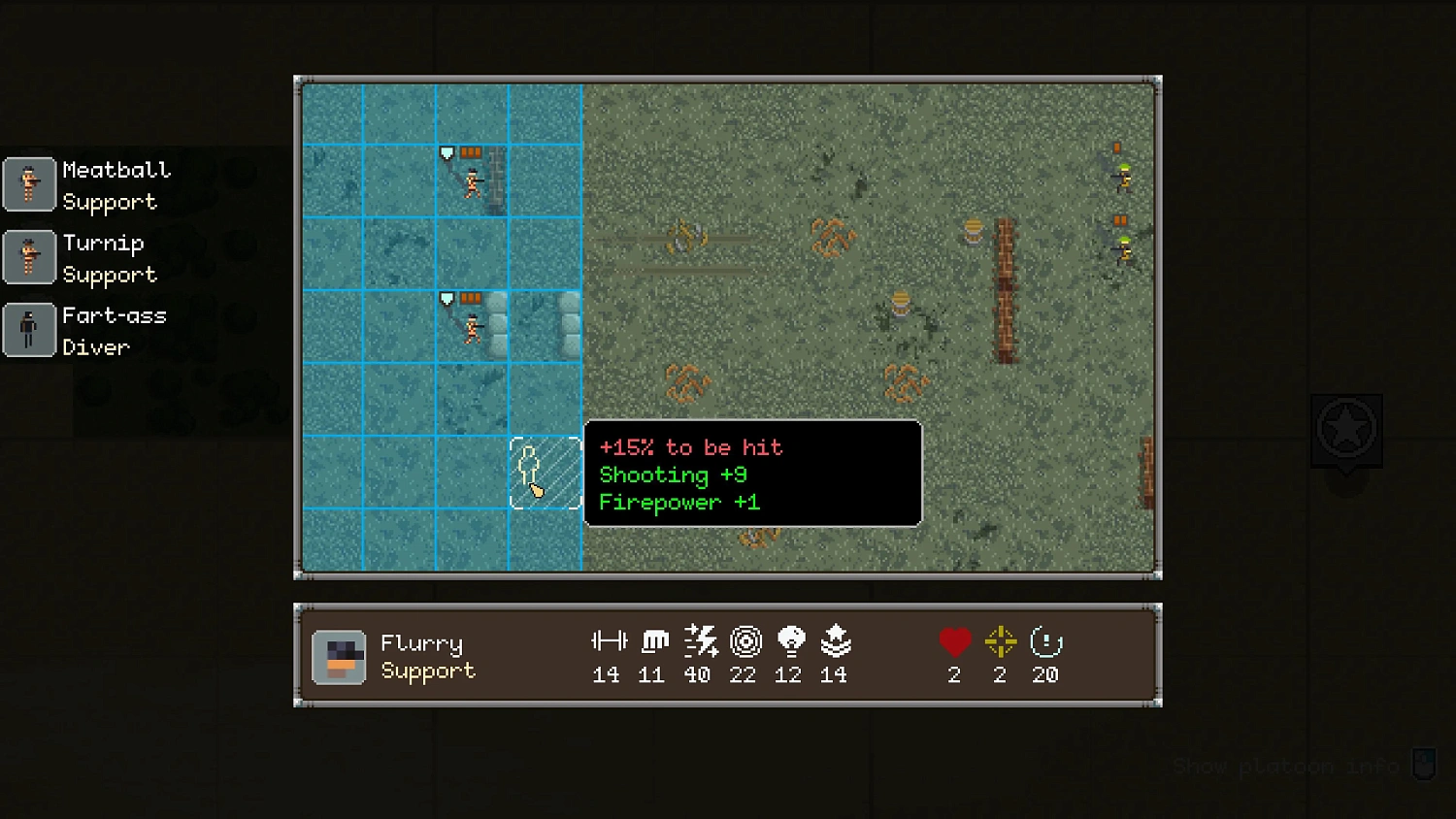
Task: Click the clock action points icon
Action: 1044,640
